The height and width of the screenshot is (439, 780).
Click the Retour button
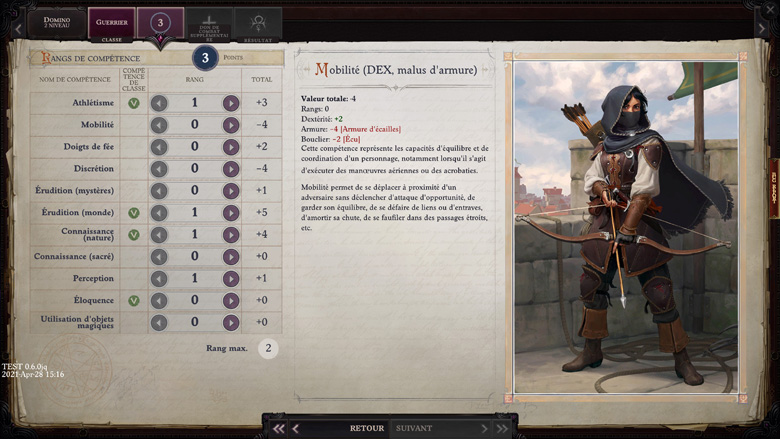(366, 428)
